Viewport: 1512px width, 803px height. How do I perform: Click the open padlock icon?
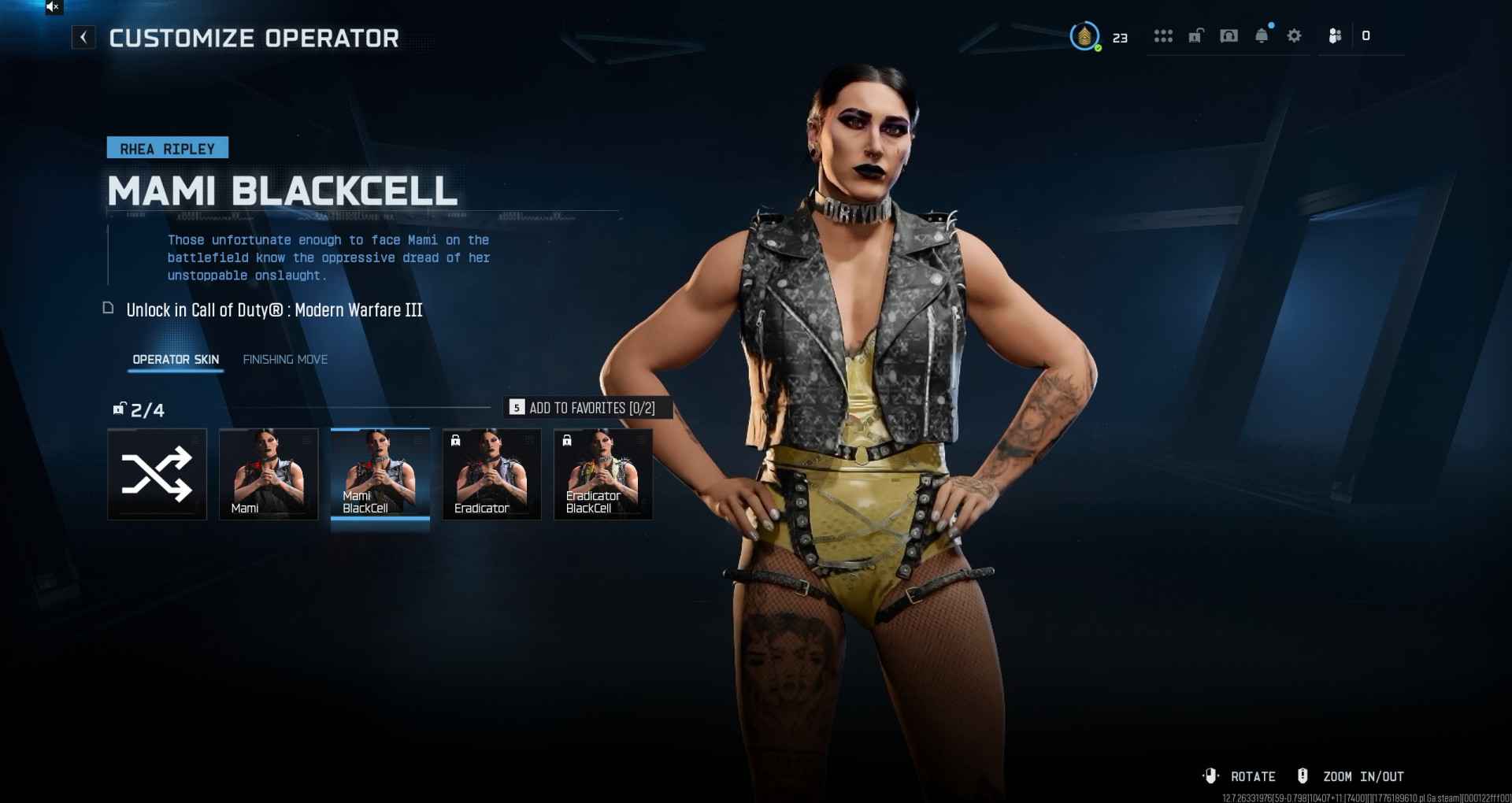(x=1195, y=35)
